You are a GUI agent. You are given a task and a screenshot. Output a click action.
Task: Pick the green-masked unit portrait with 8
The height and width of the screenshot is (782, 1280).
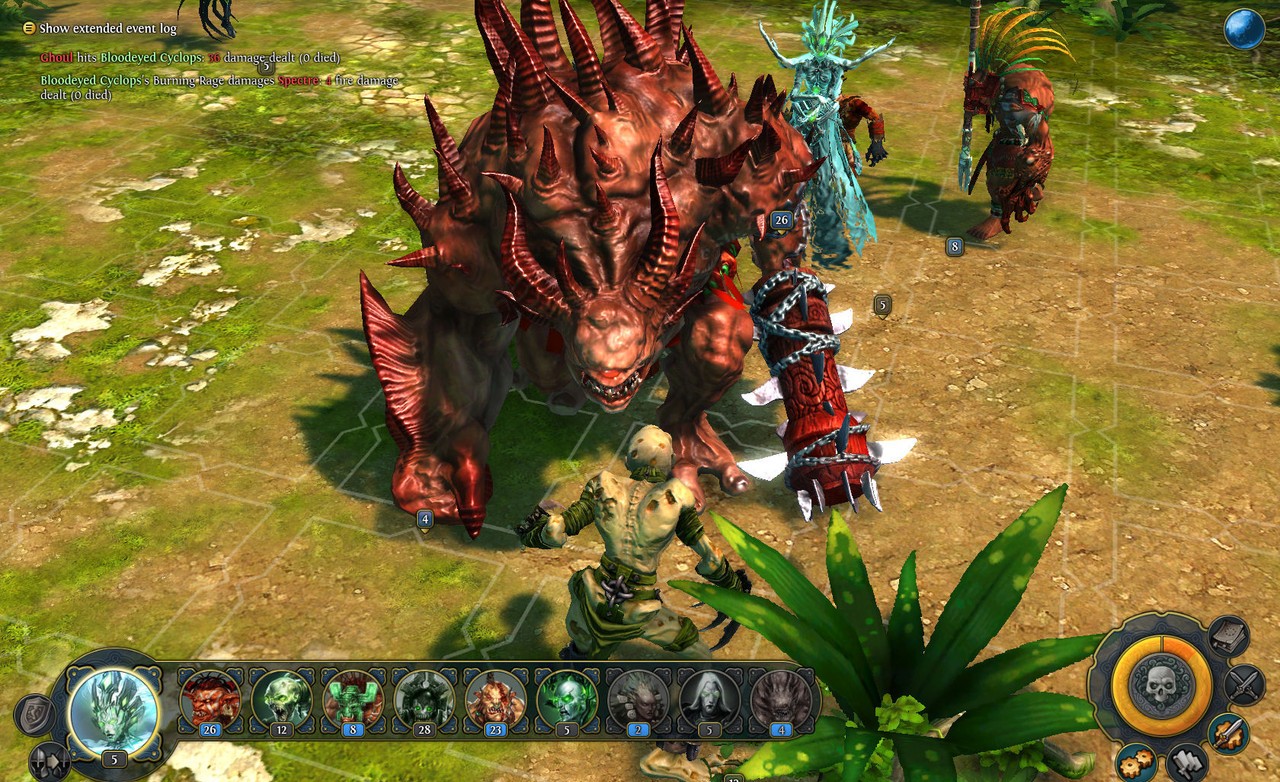click(353, 699)
